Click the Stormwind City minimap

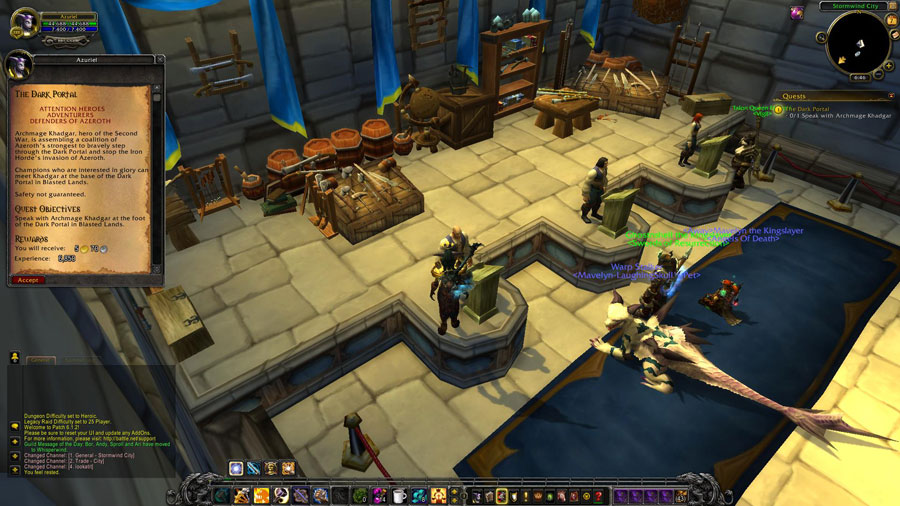click(857, 41)
